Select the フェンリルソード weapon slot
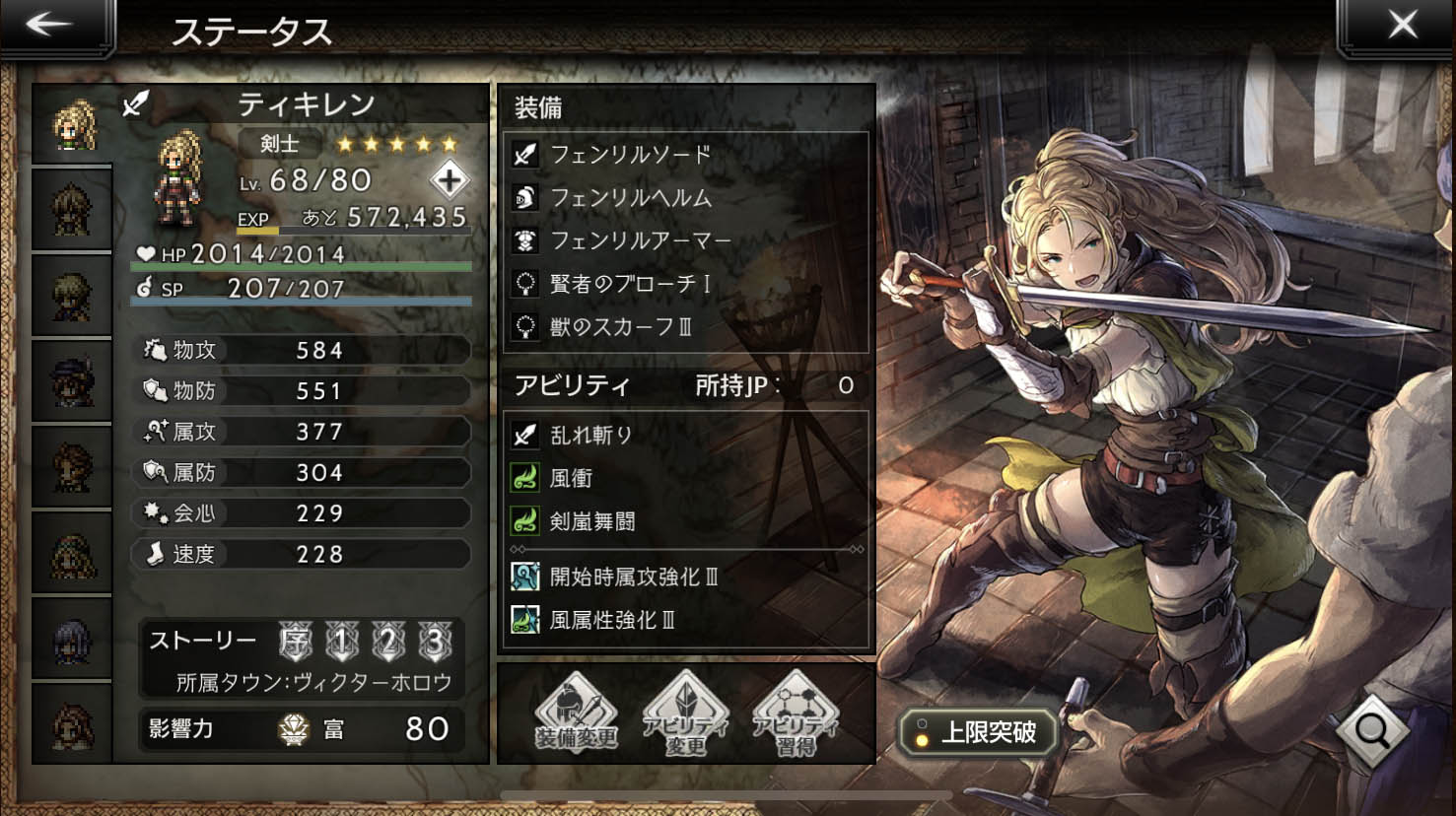The image size is (1456, 816). point(629,155)
